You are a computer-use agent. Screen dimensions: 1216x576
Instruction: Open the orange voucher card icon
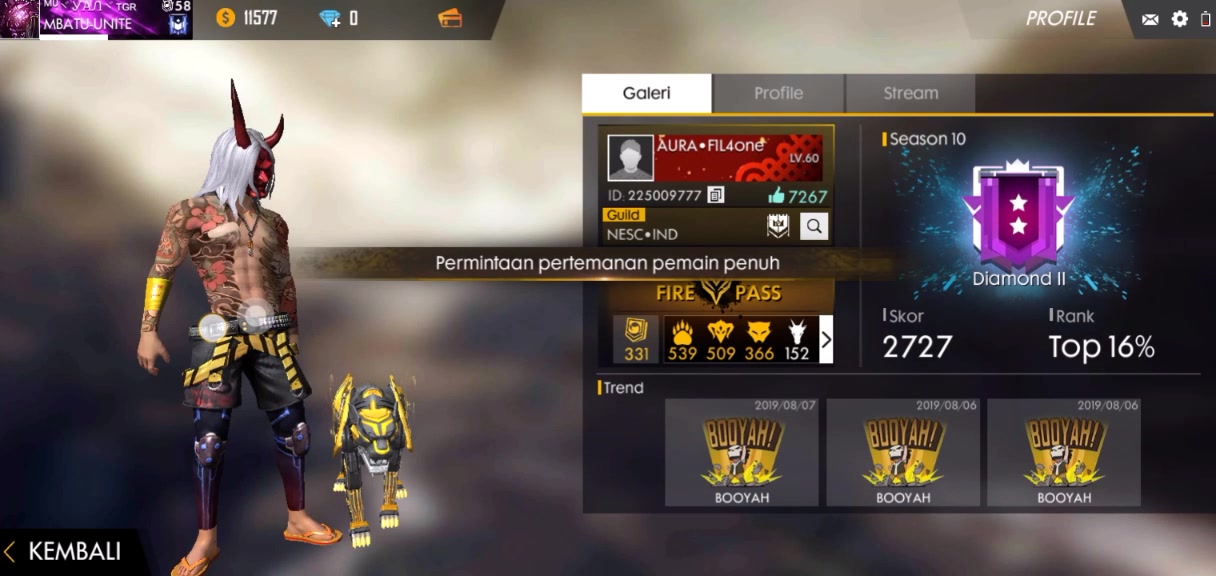[450, 18]
